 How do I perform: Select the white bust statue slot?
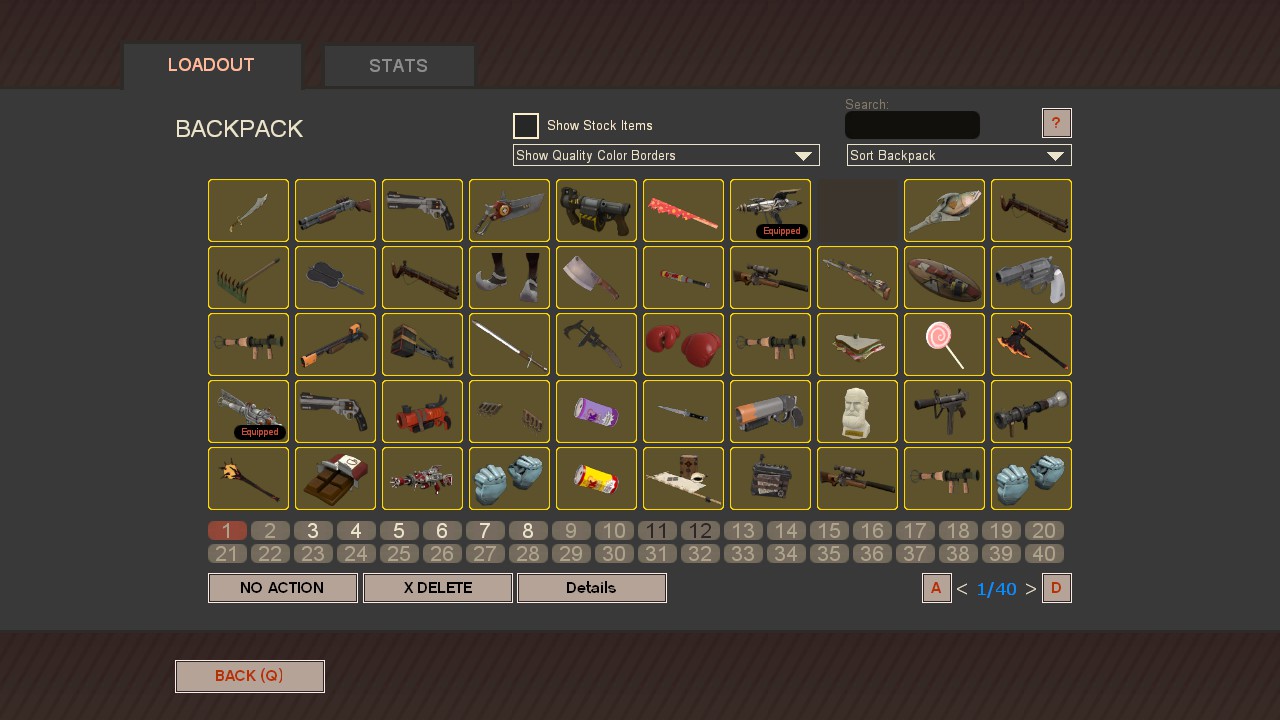click(857, 411)
